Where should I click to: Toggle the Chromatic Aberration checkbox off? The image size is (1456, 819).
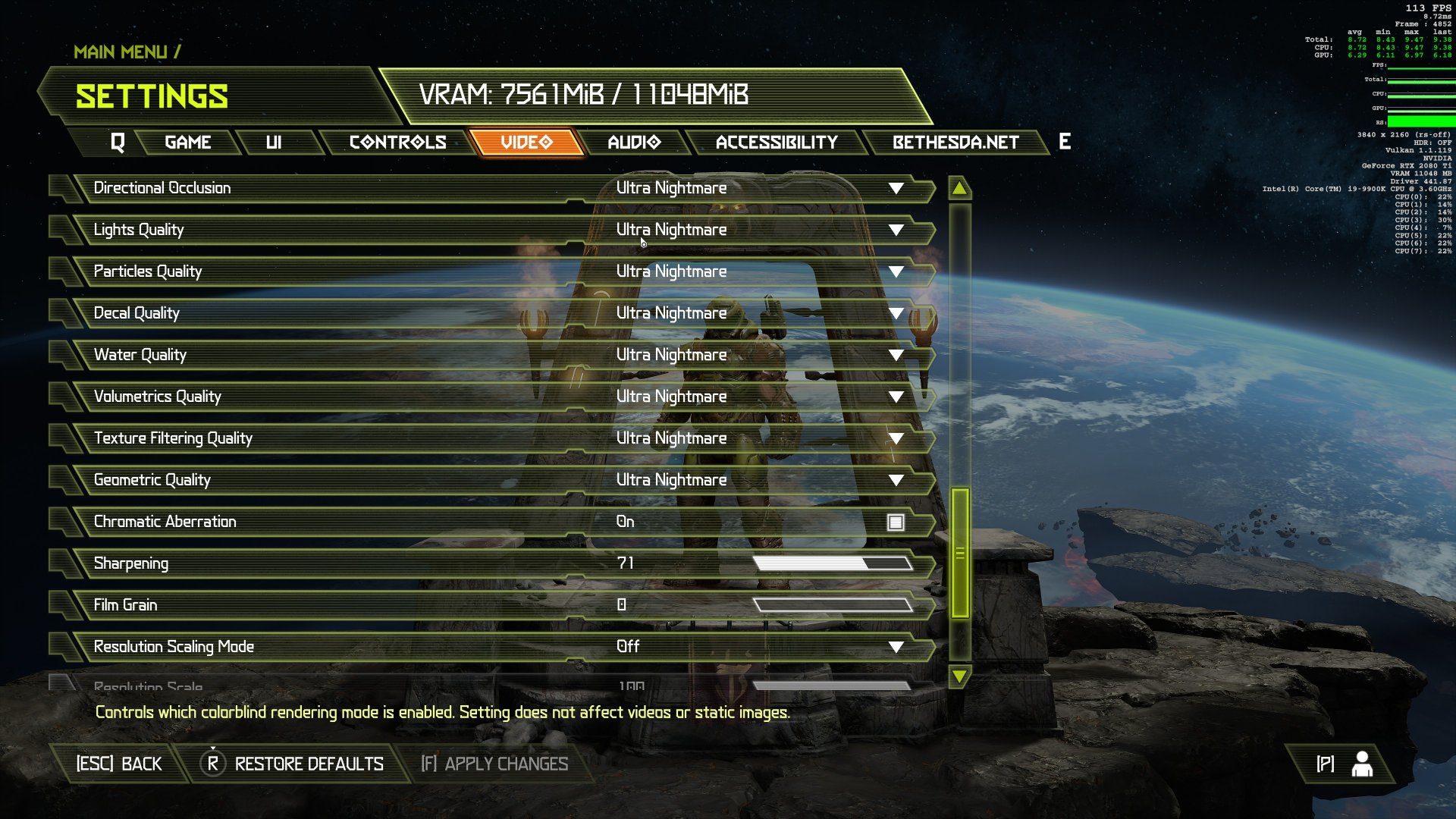coord(895,522)
